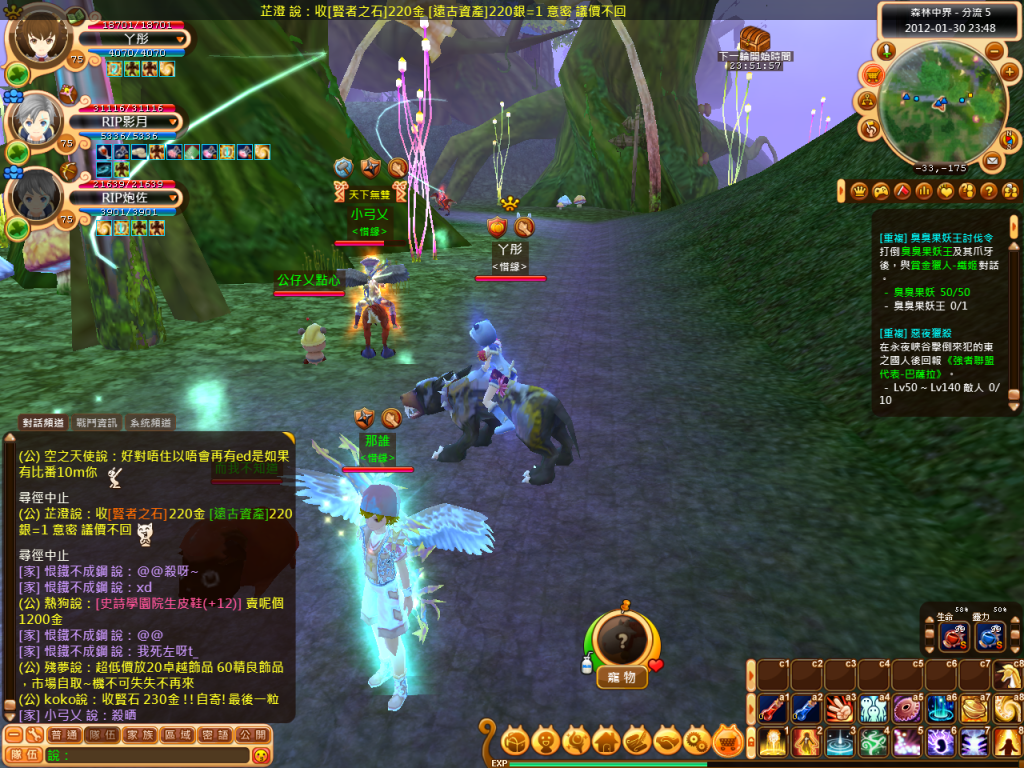This screenshot has width=1024, height=768.
Task: Open the mail envelope icon
Action: click(x=992, y=160)
